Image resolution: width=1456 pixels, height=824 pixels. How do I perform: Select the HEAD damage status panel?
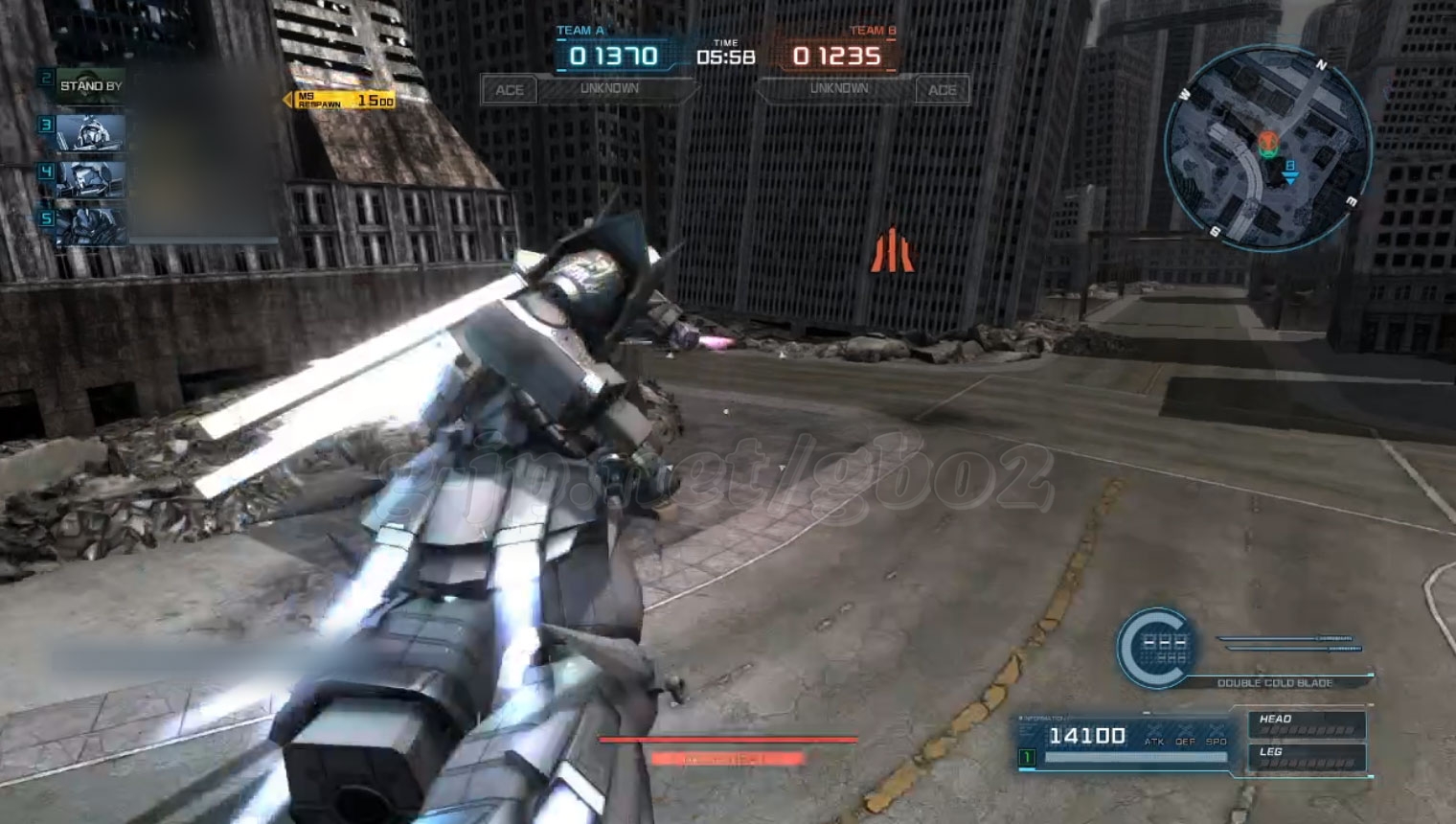[x=1307, y=724]
